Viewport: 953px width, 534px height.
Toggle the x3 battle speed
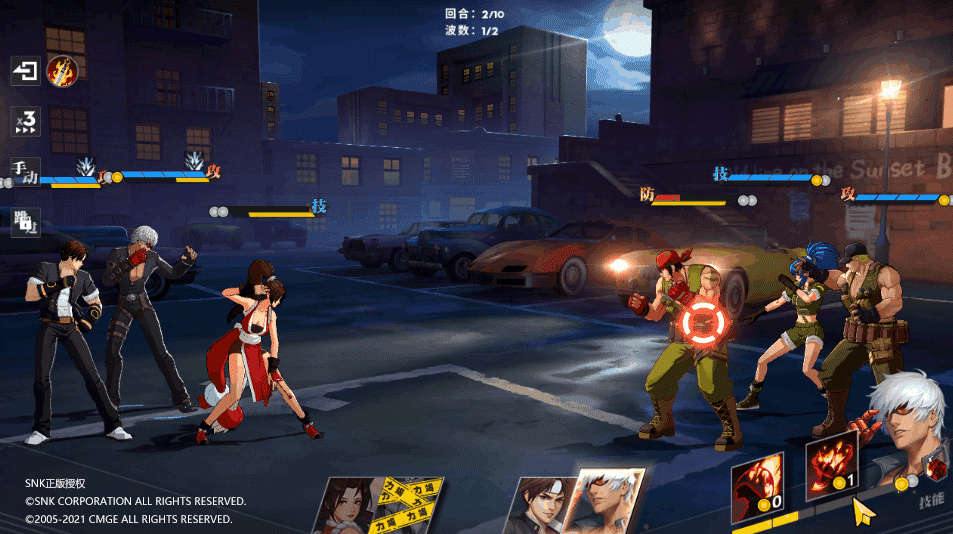coord(25,121)
